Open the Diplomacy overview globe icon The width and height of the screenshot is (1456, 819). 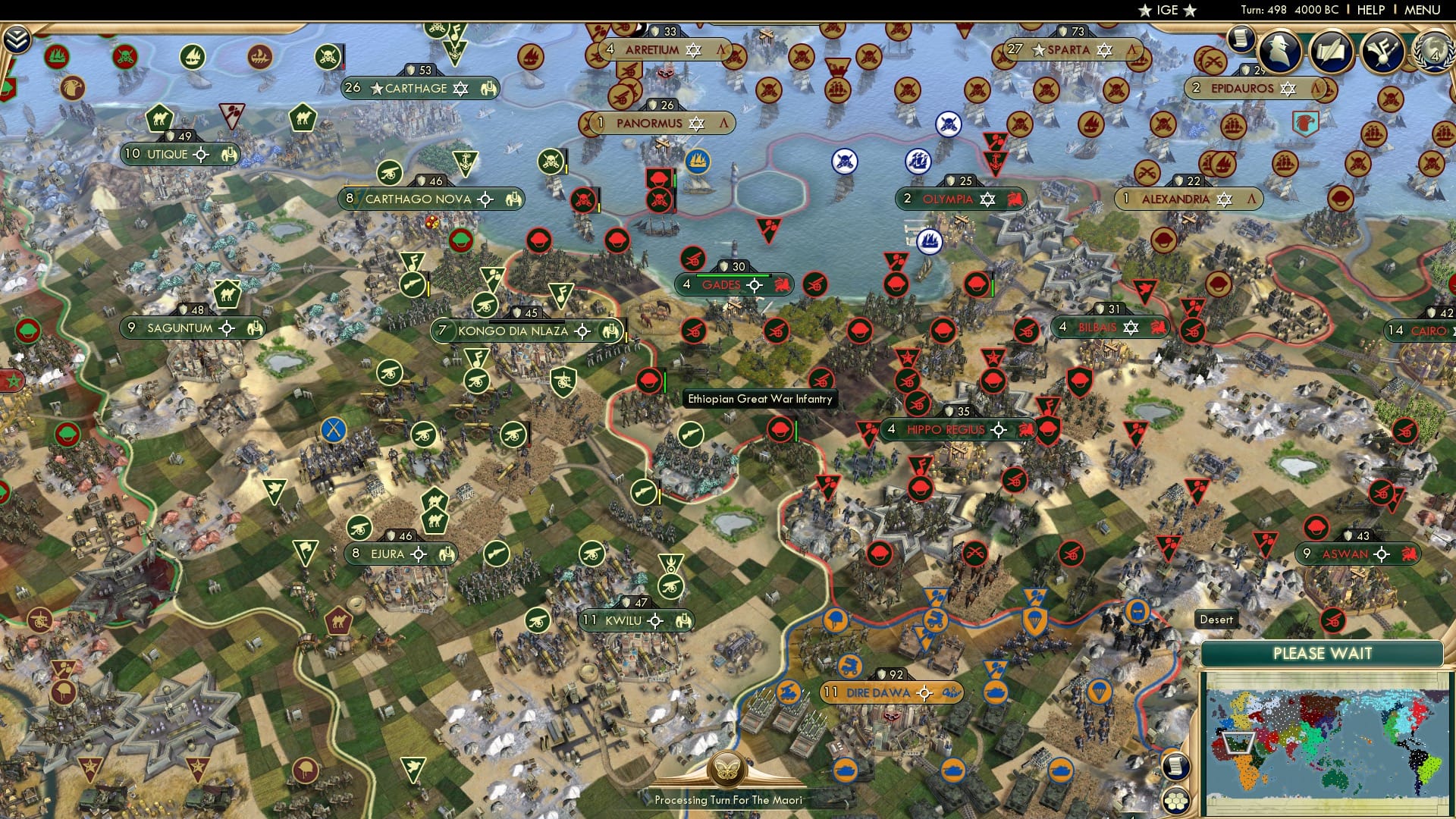pos(1436,51)
